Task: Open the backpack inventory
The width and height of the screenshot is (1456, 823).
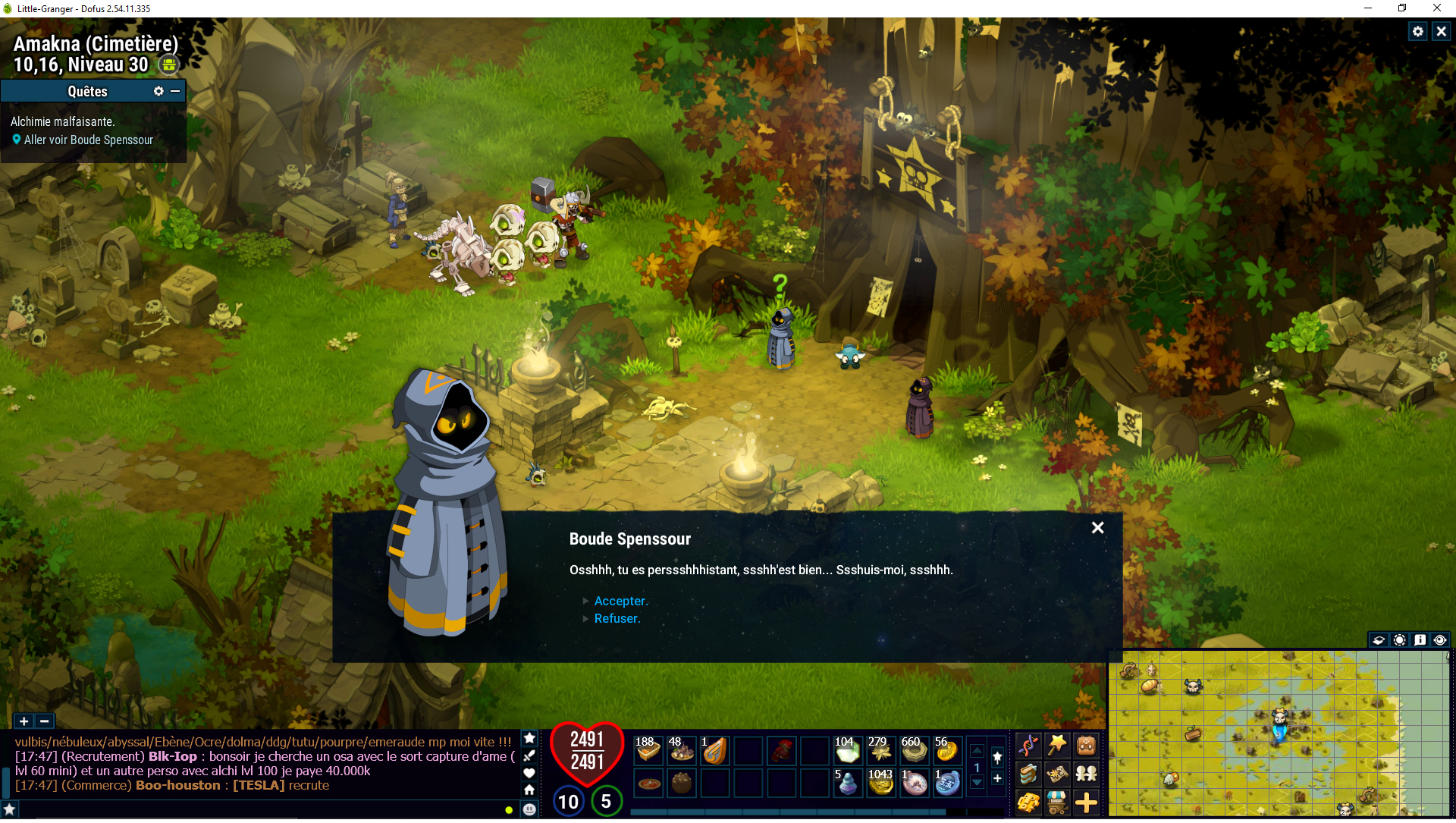Action: 1086,746
